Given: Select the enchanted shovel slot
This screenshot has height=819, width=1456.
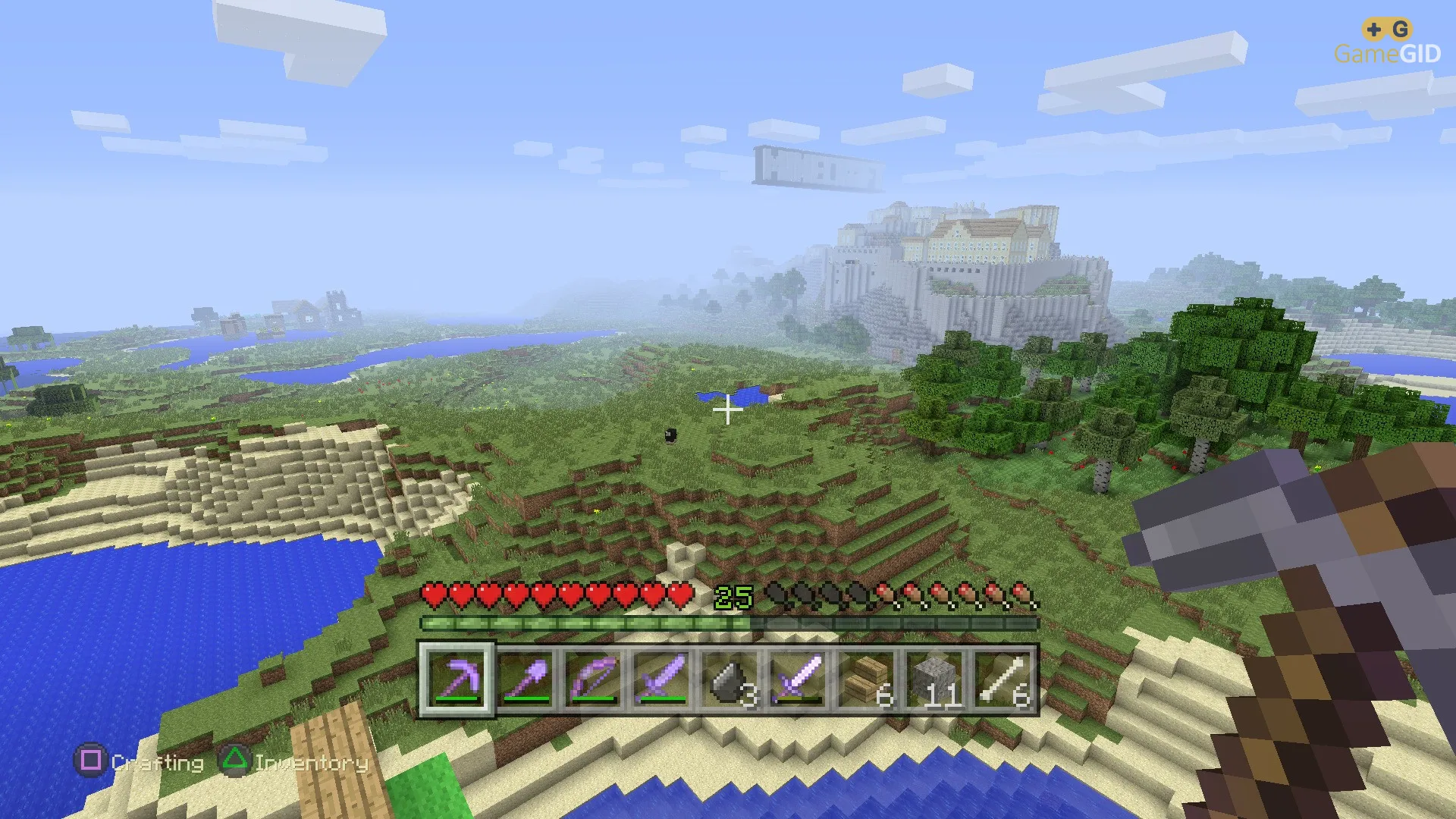Looking at the screenshot, I should click(x=526, y=679).
